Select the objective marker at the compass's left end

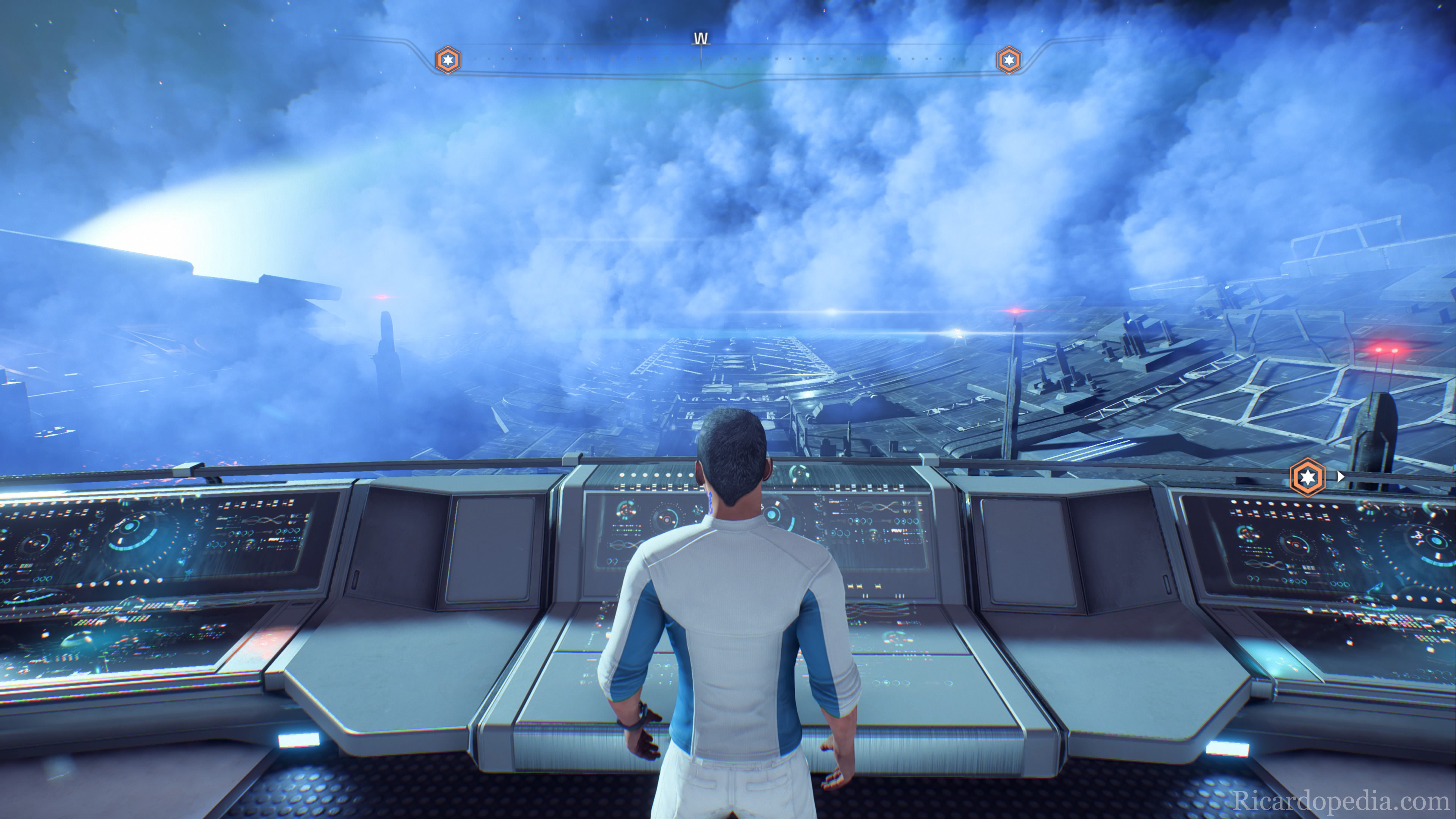click(448, 60)
